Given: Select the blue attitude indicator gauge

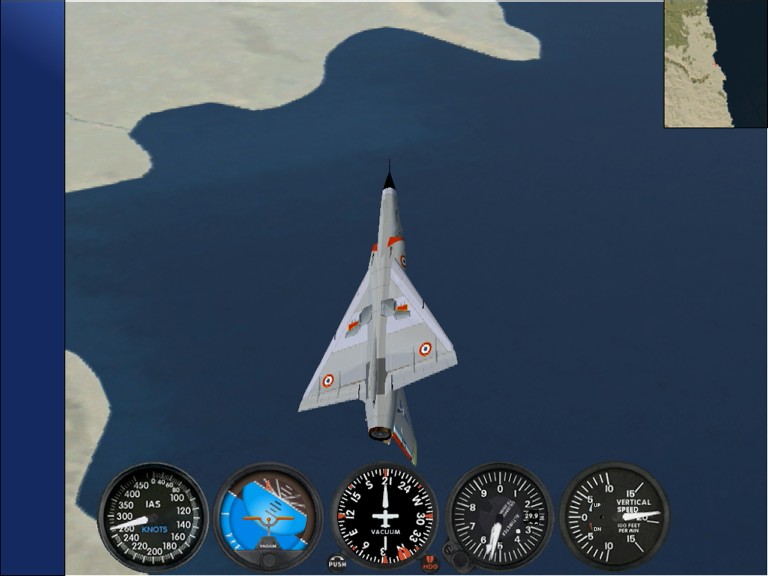Looking at the screenshot, I should click(268, 516).
